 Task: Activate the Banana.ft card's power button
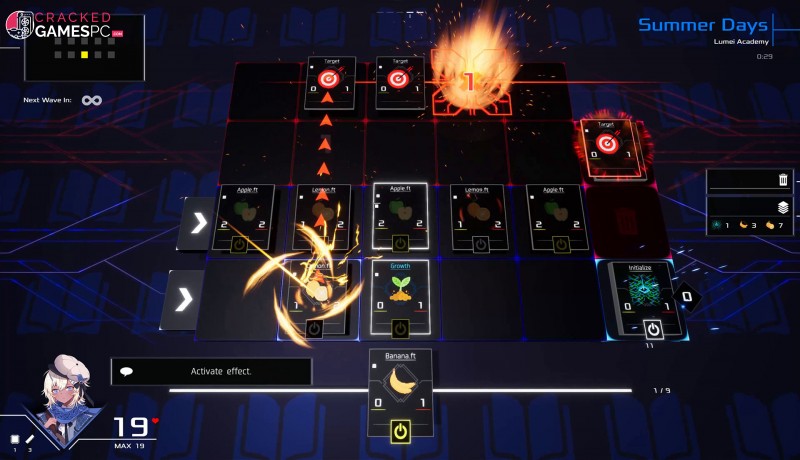[400, 431]
